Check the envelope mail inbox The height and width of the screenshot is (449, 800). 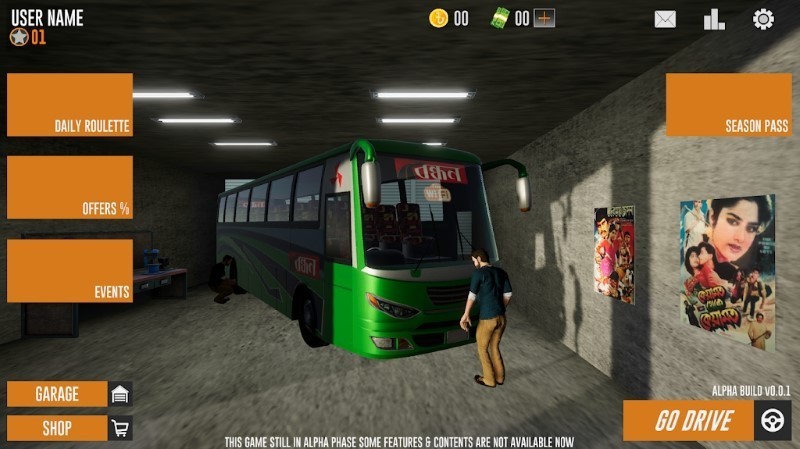pyautogui.click(x=665, y=19)
